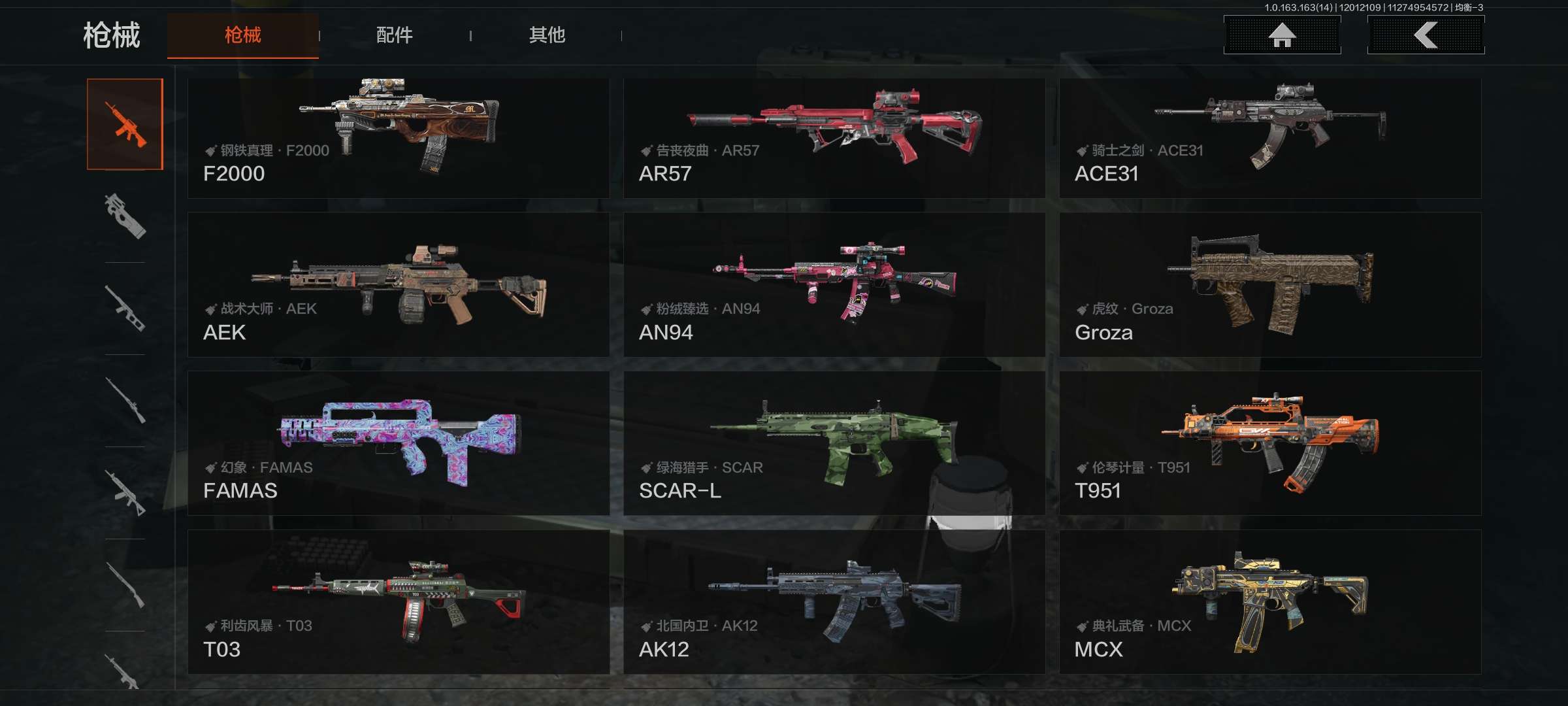Select the green camo SCAR-L
The height and width of the screenshot is (706, 1568).
[x=834, y=443]
